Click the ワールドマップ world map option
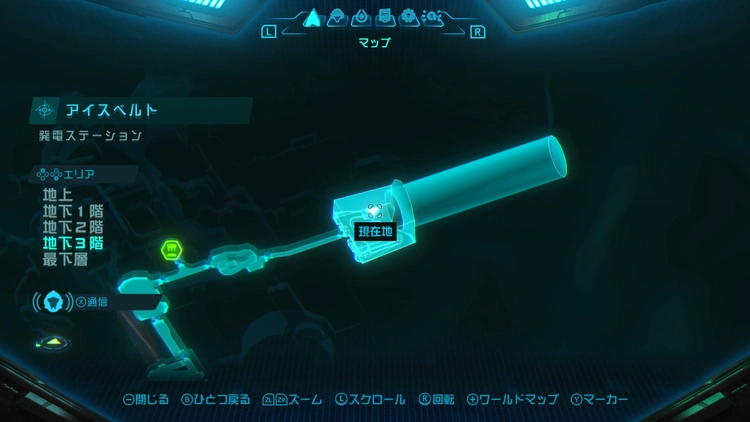Screen dimensions: 750x422 click(x=512, y=399)
